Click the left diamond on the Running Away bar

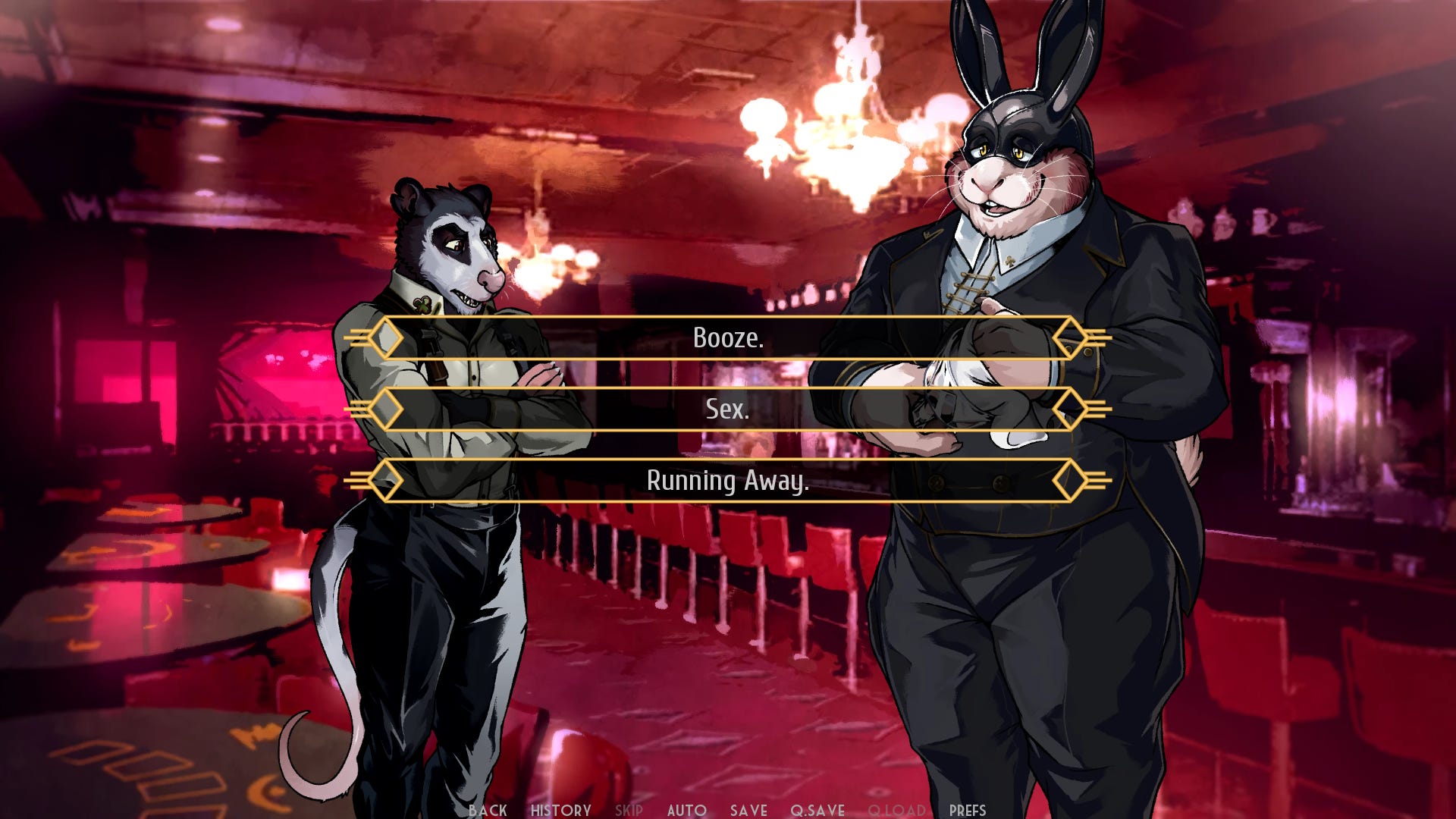[x=387, y=480]
